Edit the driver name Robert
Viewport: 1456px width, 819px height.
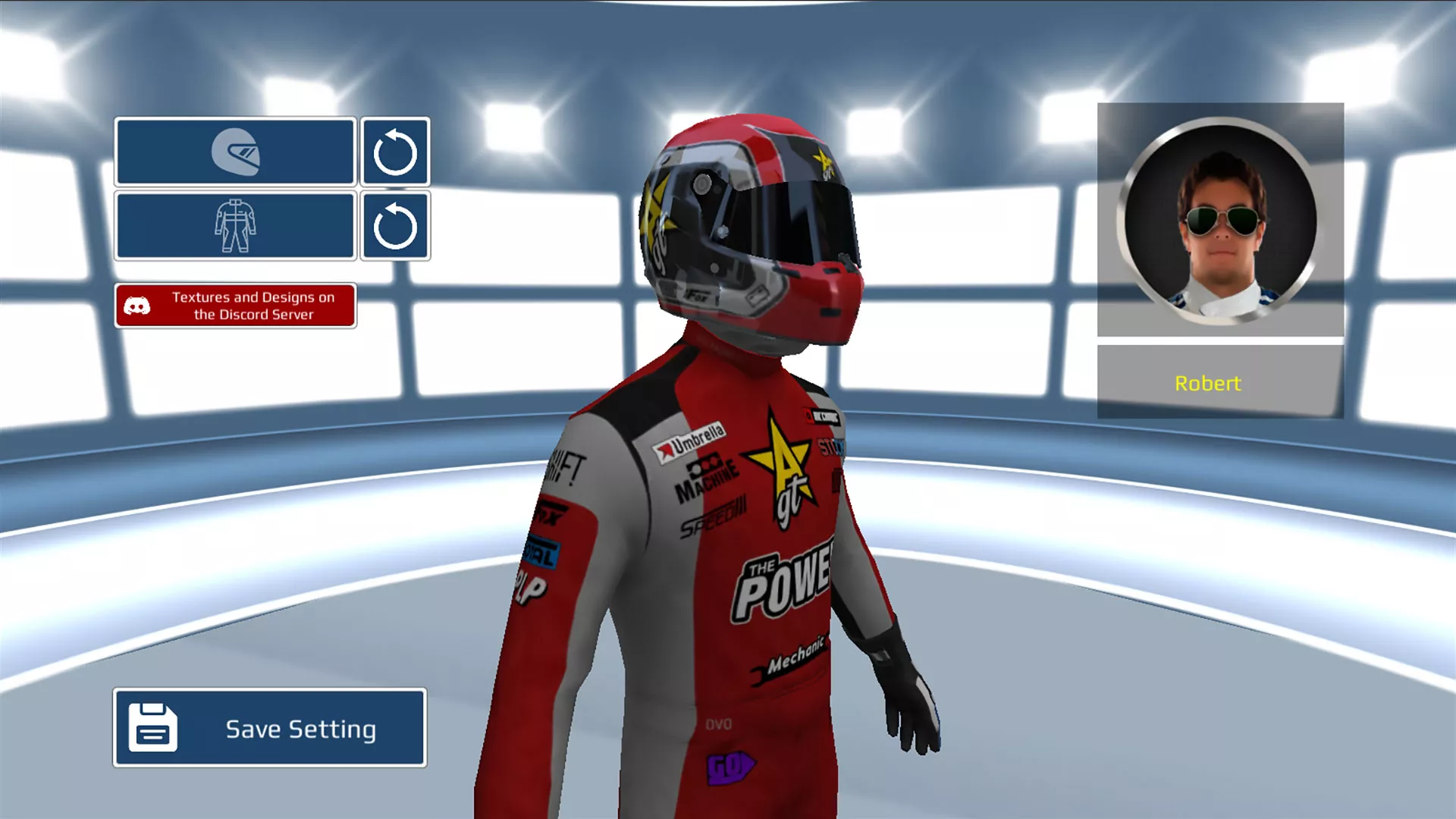1220,383
